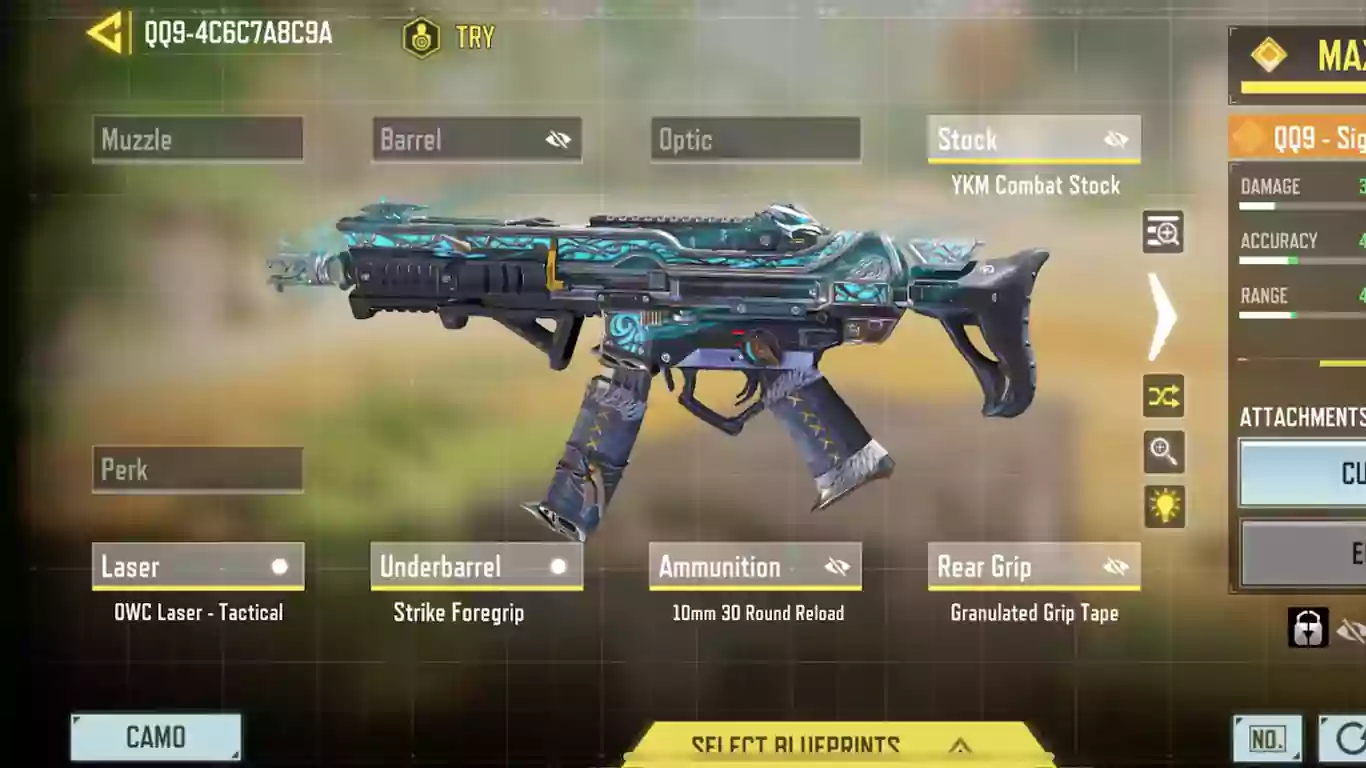Open the Underbarrel Strike Foregrip slot

pos(476,567)
